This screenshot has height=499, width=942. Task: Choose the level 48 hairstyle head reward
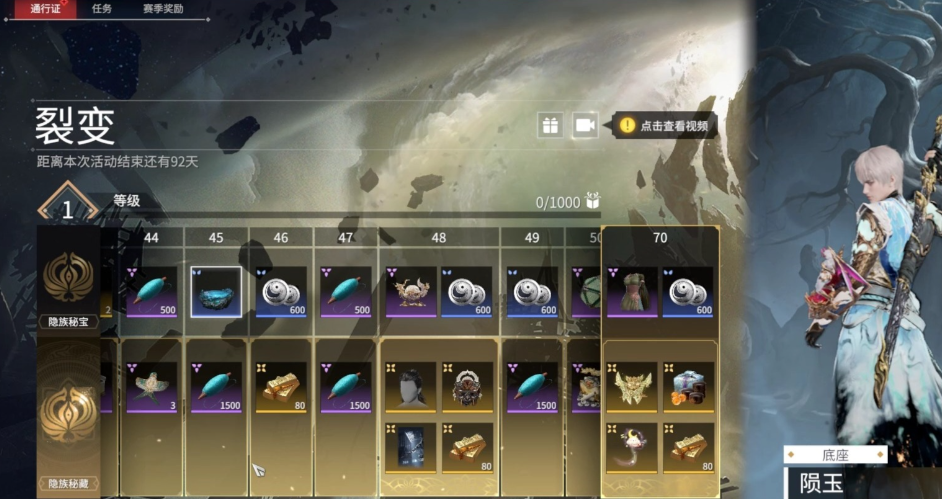click(410, 387)
